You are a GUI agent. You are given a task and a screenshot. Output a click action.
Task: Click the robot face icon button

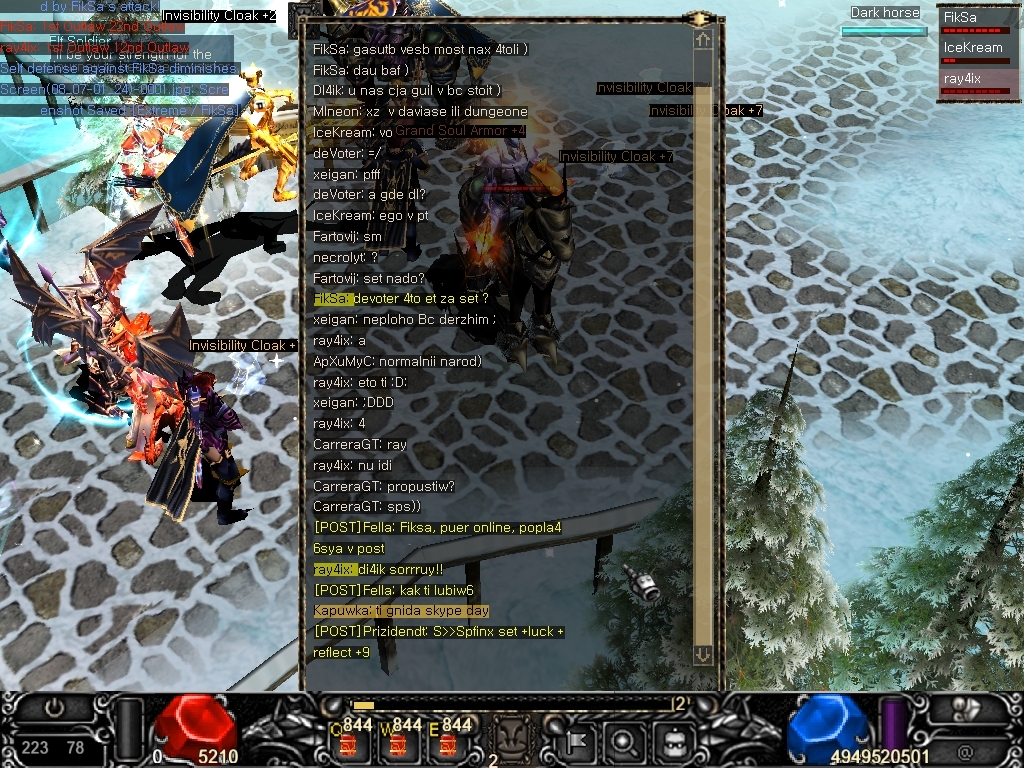(x=674, y=741)
